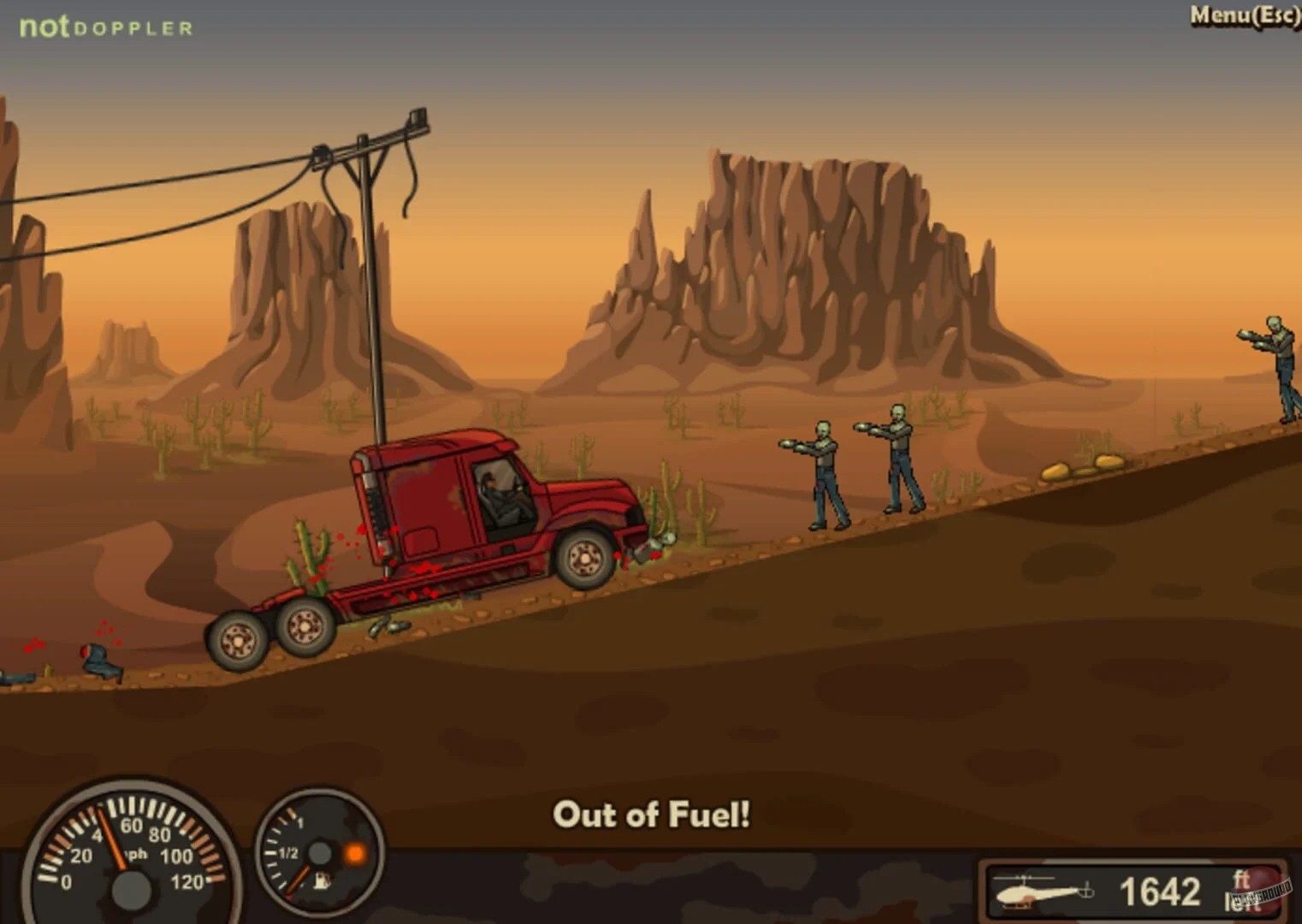Expand the pause menu via Esc label
The height and width of the screenshot is (924, 1302).
point(1276,15)
